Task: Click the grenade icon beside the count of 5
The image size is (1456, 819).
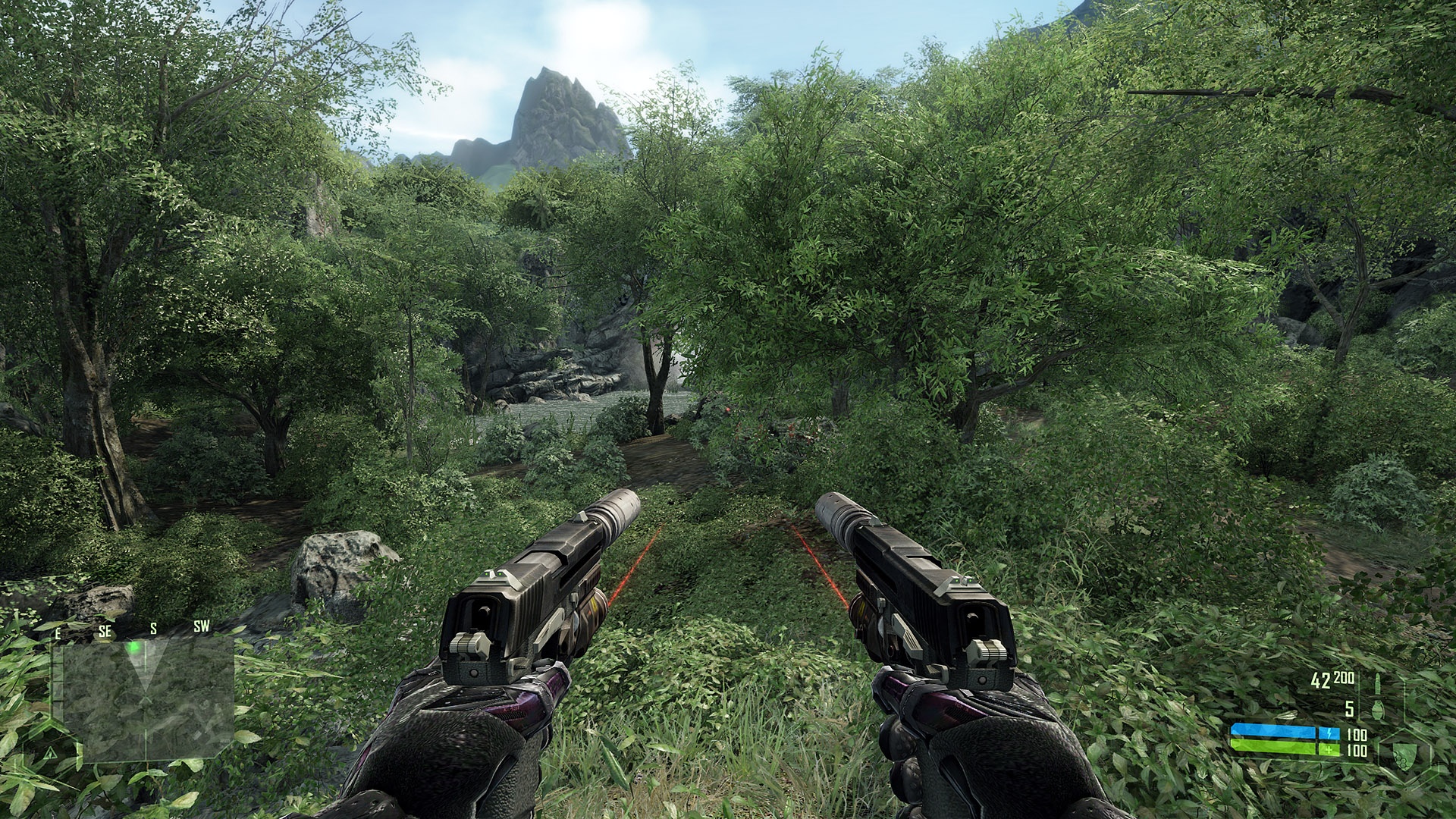Action: 1378,709
